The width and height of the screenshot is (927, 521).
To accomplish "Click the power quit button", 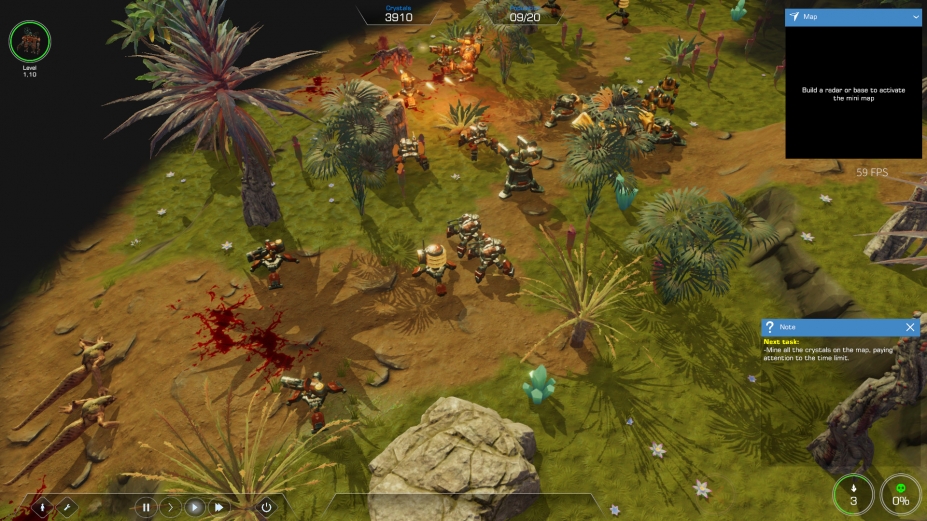I will point(266,507).
